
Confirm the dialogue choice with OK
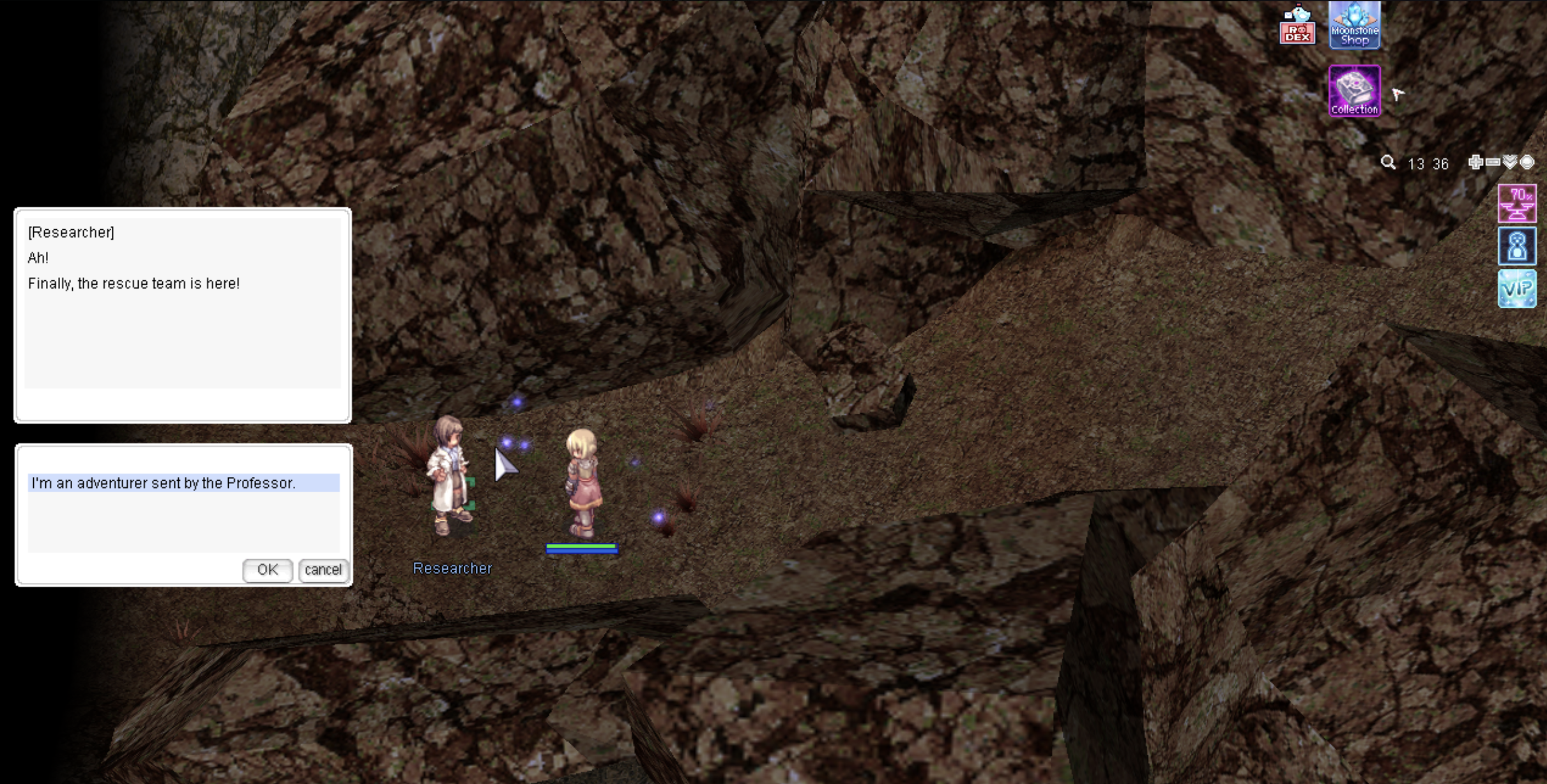tap(267, 569)
